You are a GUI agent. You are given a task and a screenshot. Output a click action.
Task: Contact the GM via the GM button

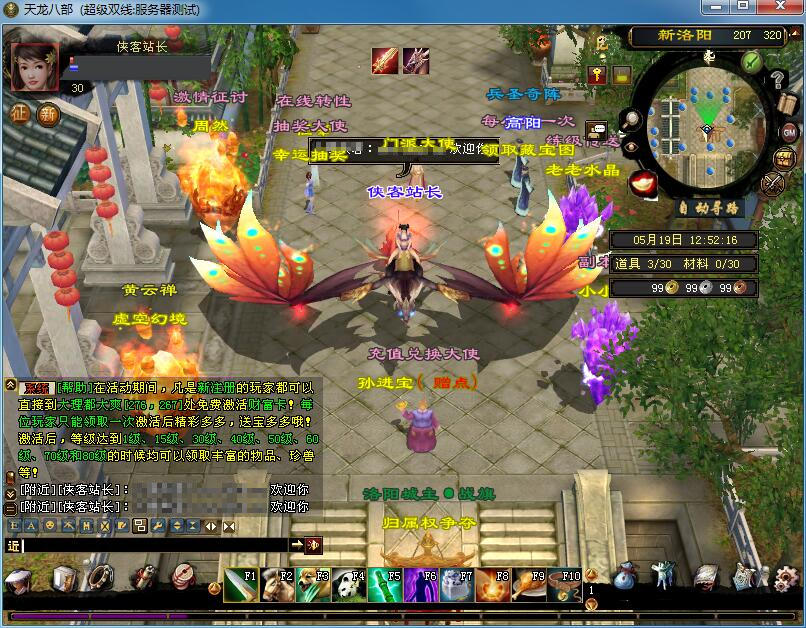pyautogui.click(x=788, y=131)
